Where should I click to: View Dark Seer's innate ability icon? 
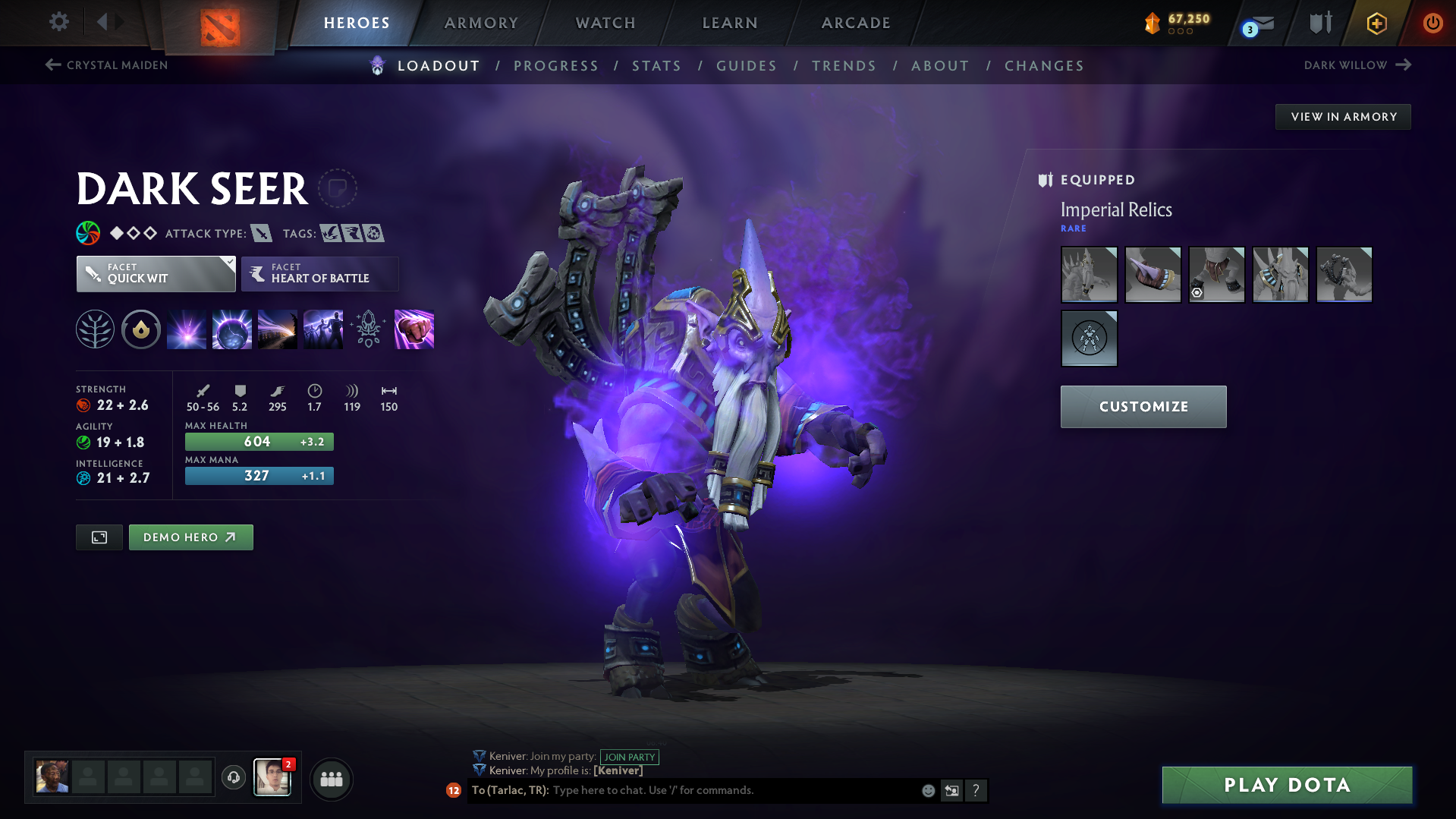pyautogui.click(x=95, y=329)
